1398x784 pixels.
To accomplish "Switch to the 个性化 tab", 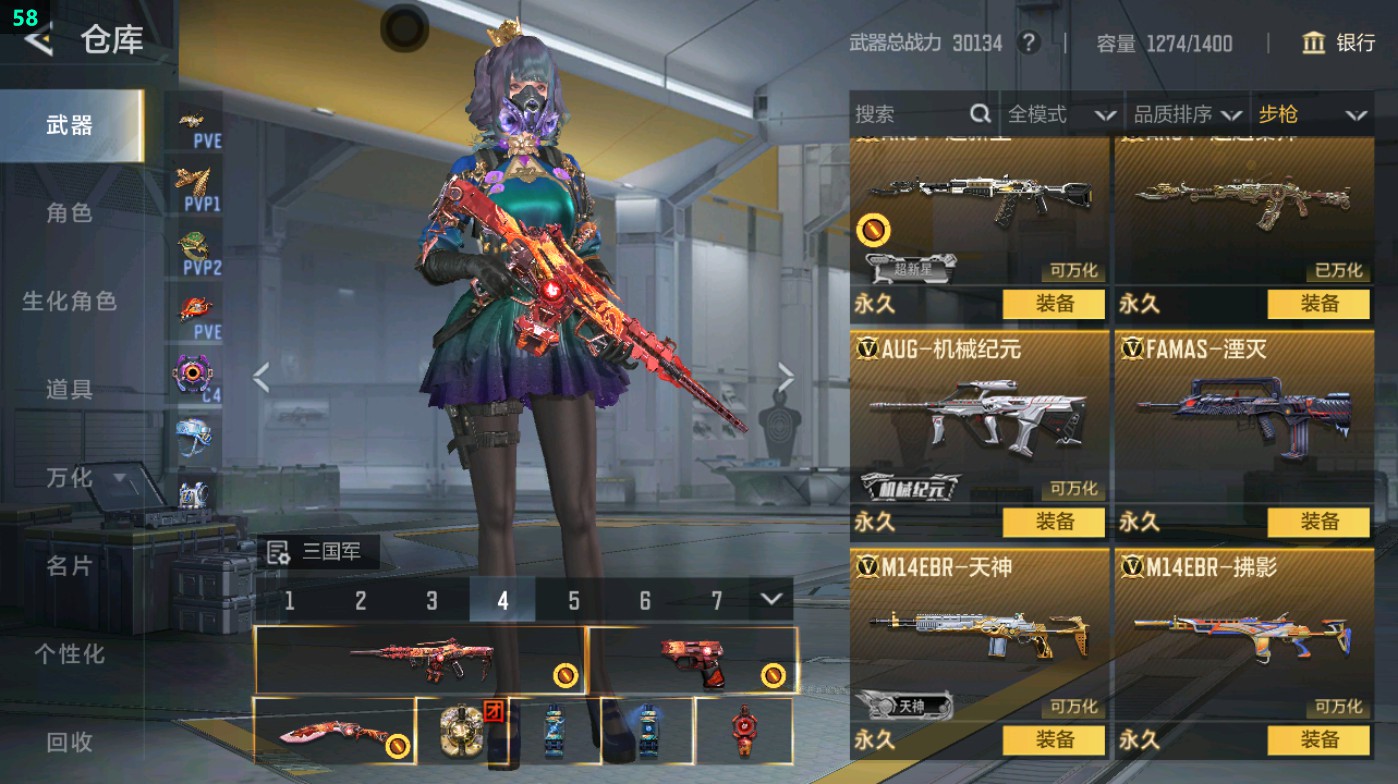I will (x=69, y=654).
